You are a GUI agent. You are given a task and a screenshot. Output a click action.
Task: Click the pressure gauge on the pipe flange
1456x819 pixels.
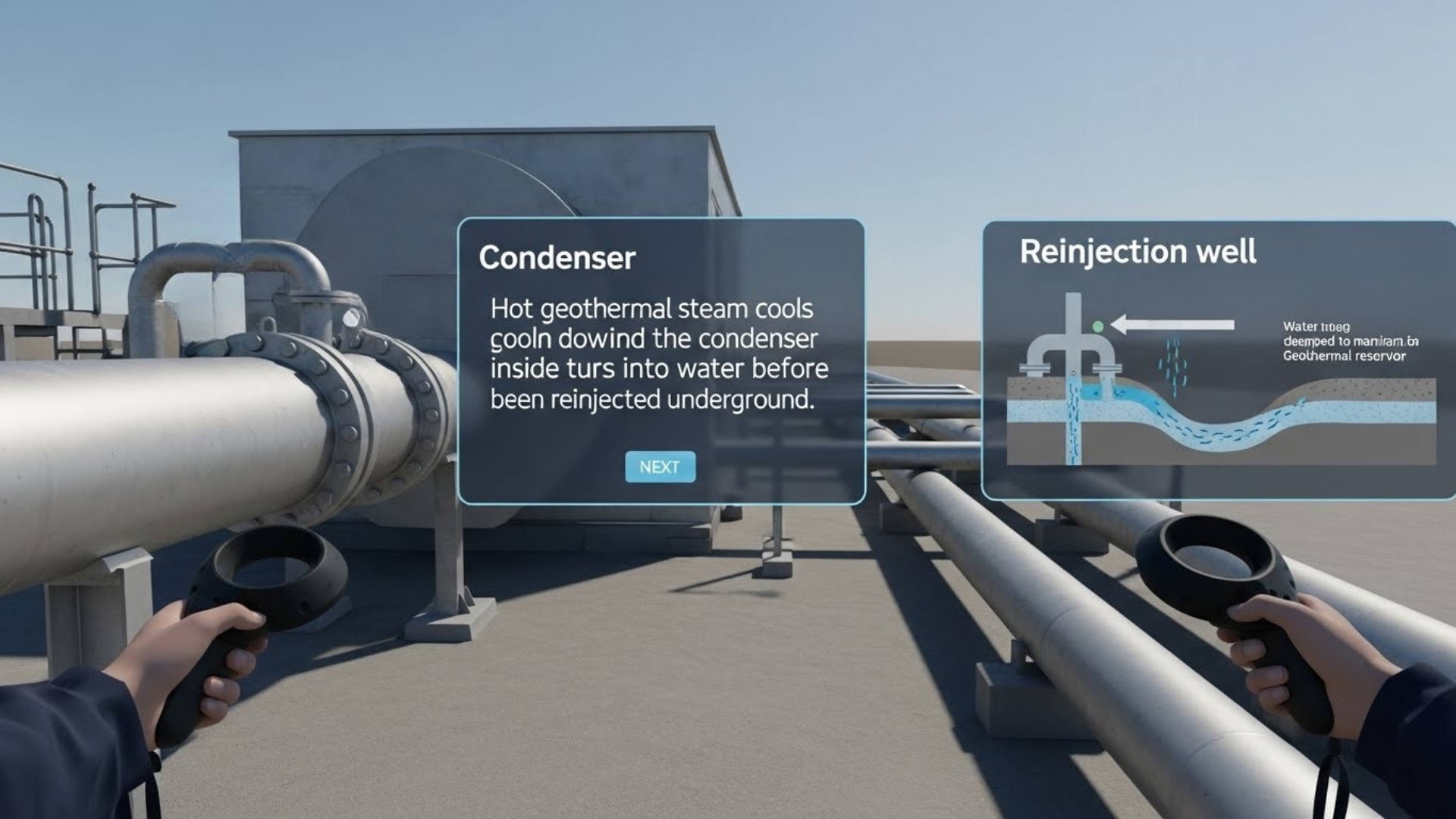[x=352, y=318]
